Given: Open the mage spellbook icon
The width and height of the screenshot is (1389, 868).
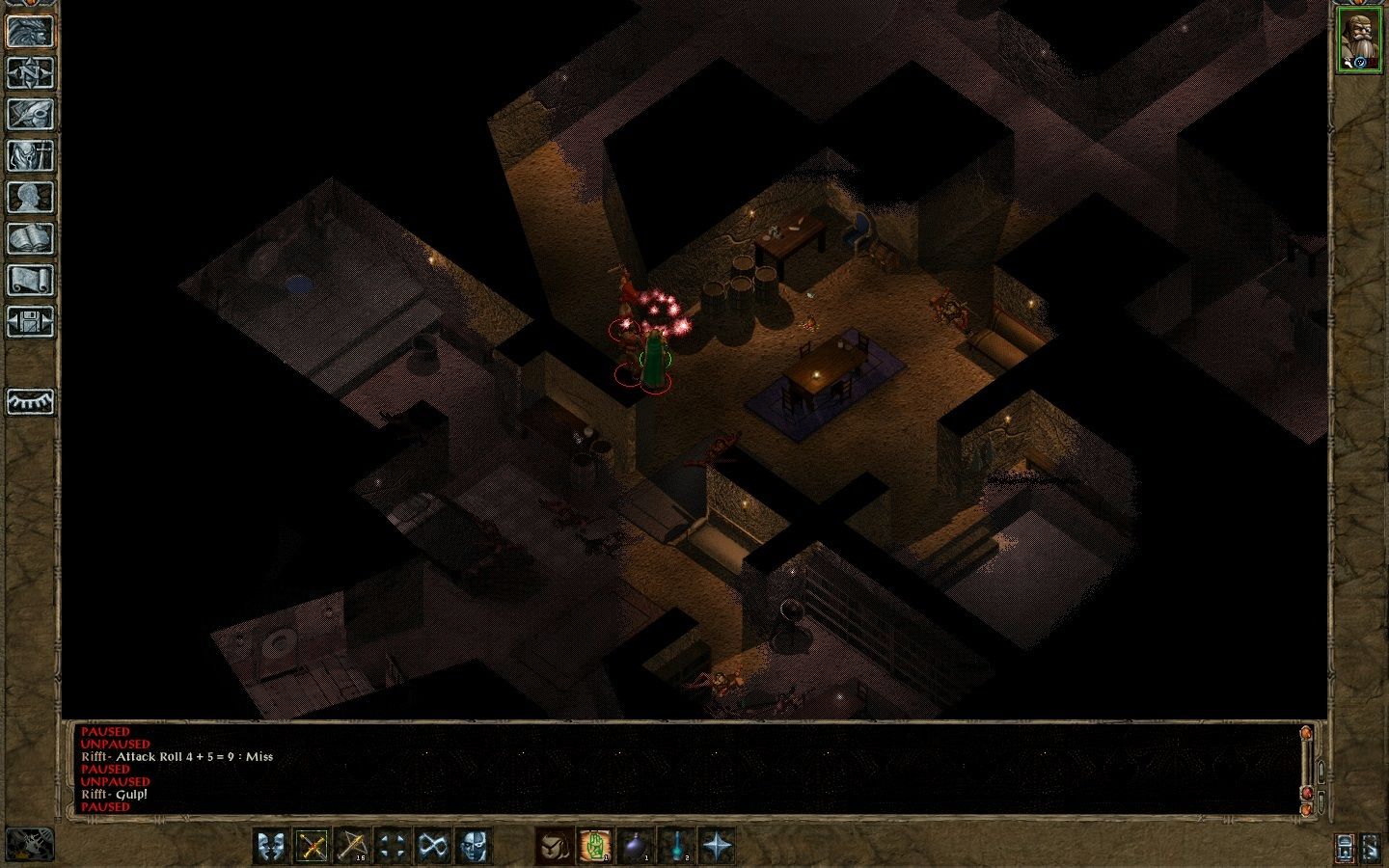Looking at the screenshot, I should 30,238.
